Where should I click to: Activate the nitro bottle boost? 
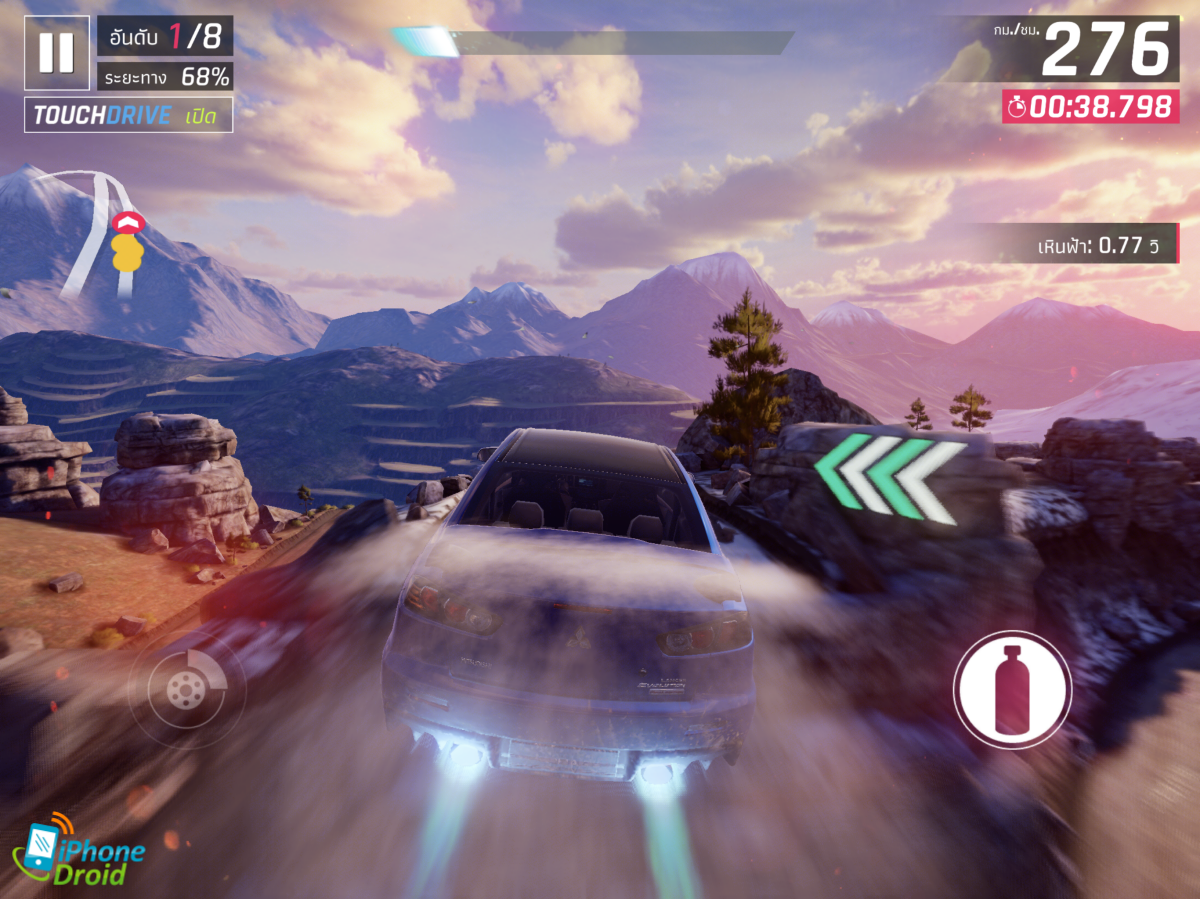pyautogui.click(x=1012, y=689)
